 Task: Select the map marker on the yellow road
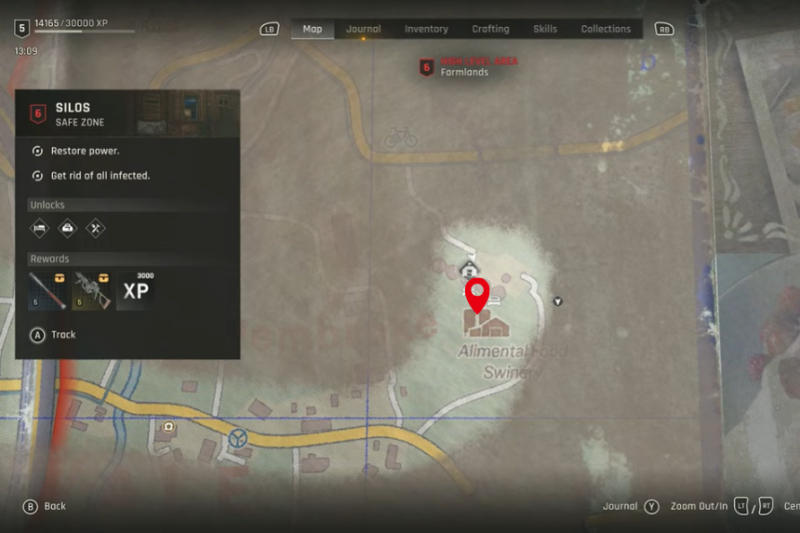(x=168, y=426)
